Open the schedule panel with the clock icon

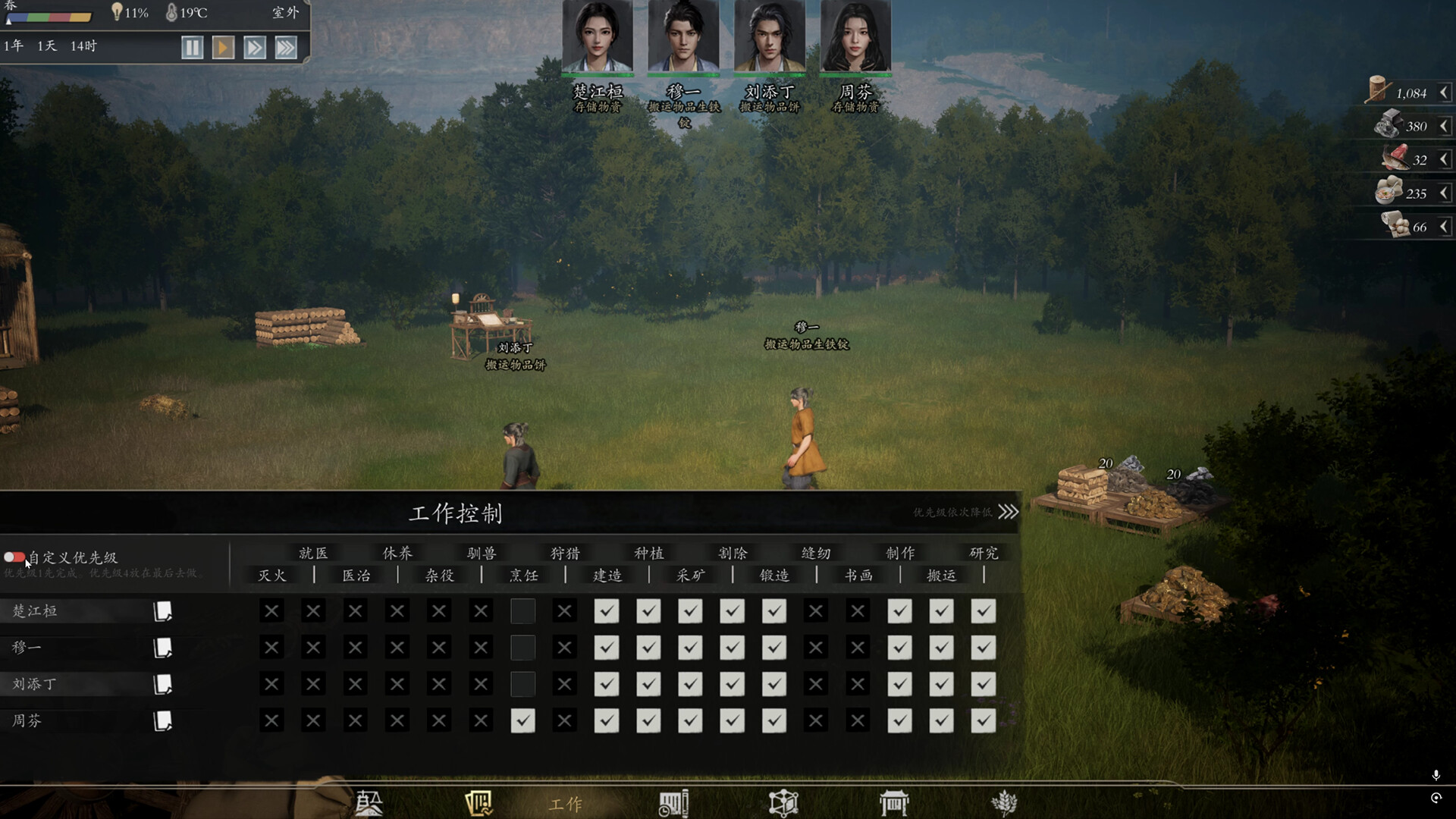[674, 802]
